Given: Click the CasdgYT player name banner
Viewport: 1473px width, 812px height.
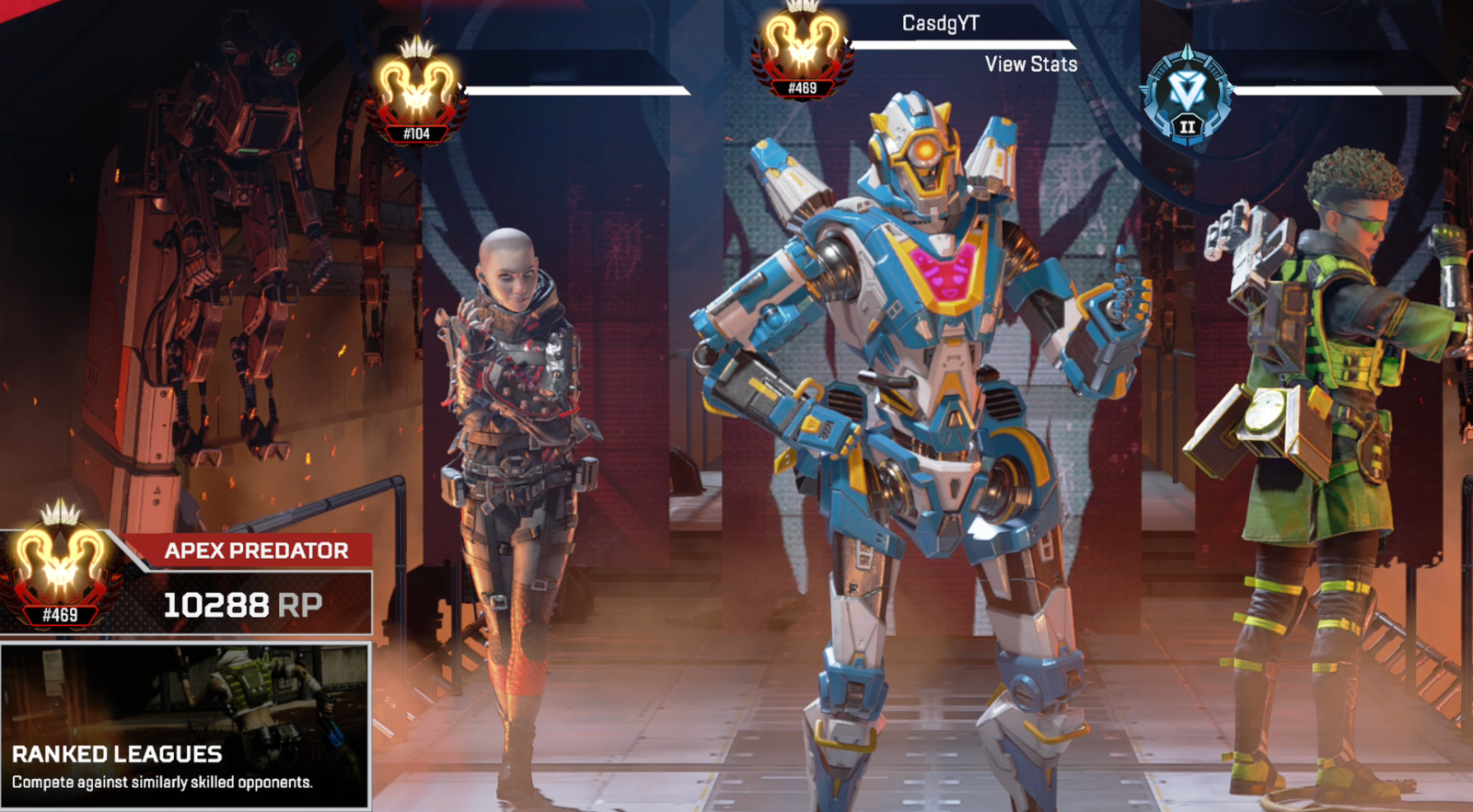Looking at the screenshot, I should [x=940, y=23].
